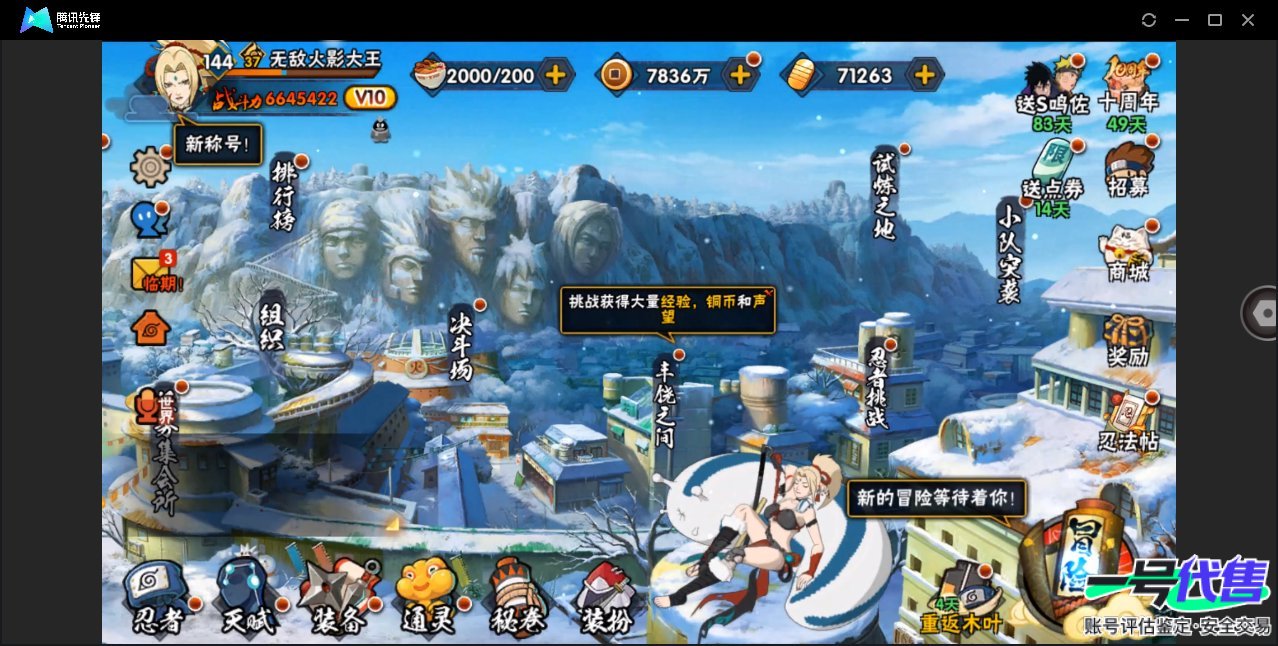Close the emulator window
The width and height of the screenshot is (1278, 646).
pos(1248,20)
